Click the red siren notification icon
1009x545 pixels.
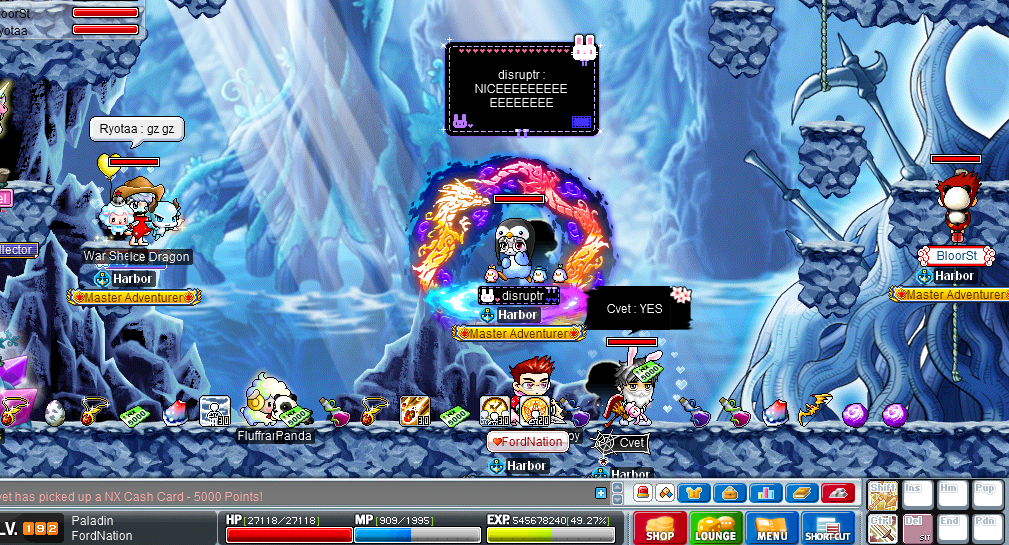643,493
